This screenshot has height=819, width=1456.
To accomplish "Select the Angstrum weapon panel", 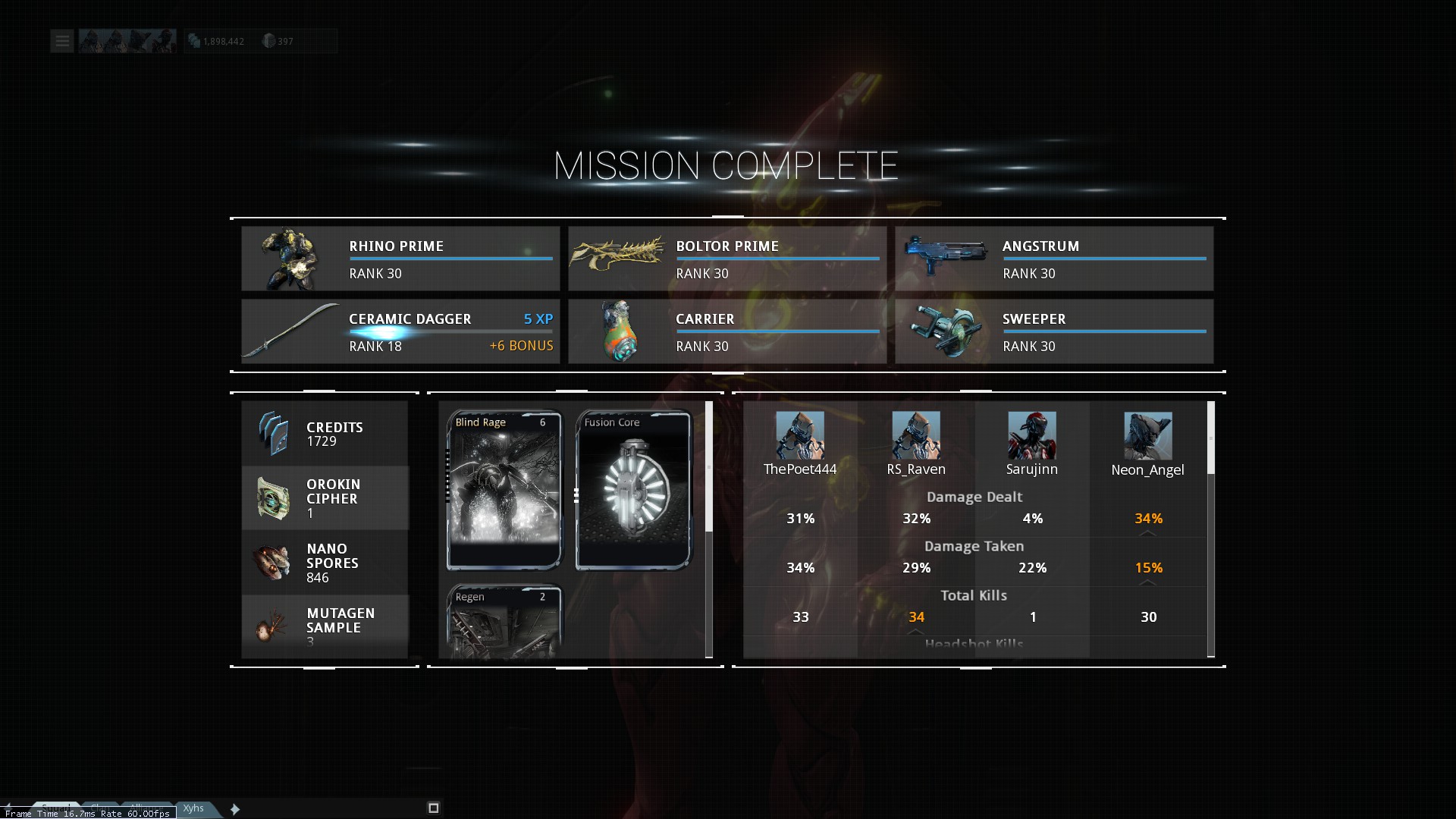I will click(x=1053, y=259).
